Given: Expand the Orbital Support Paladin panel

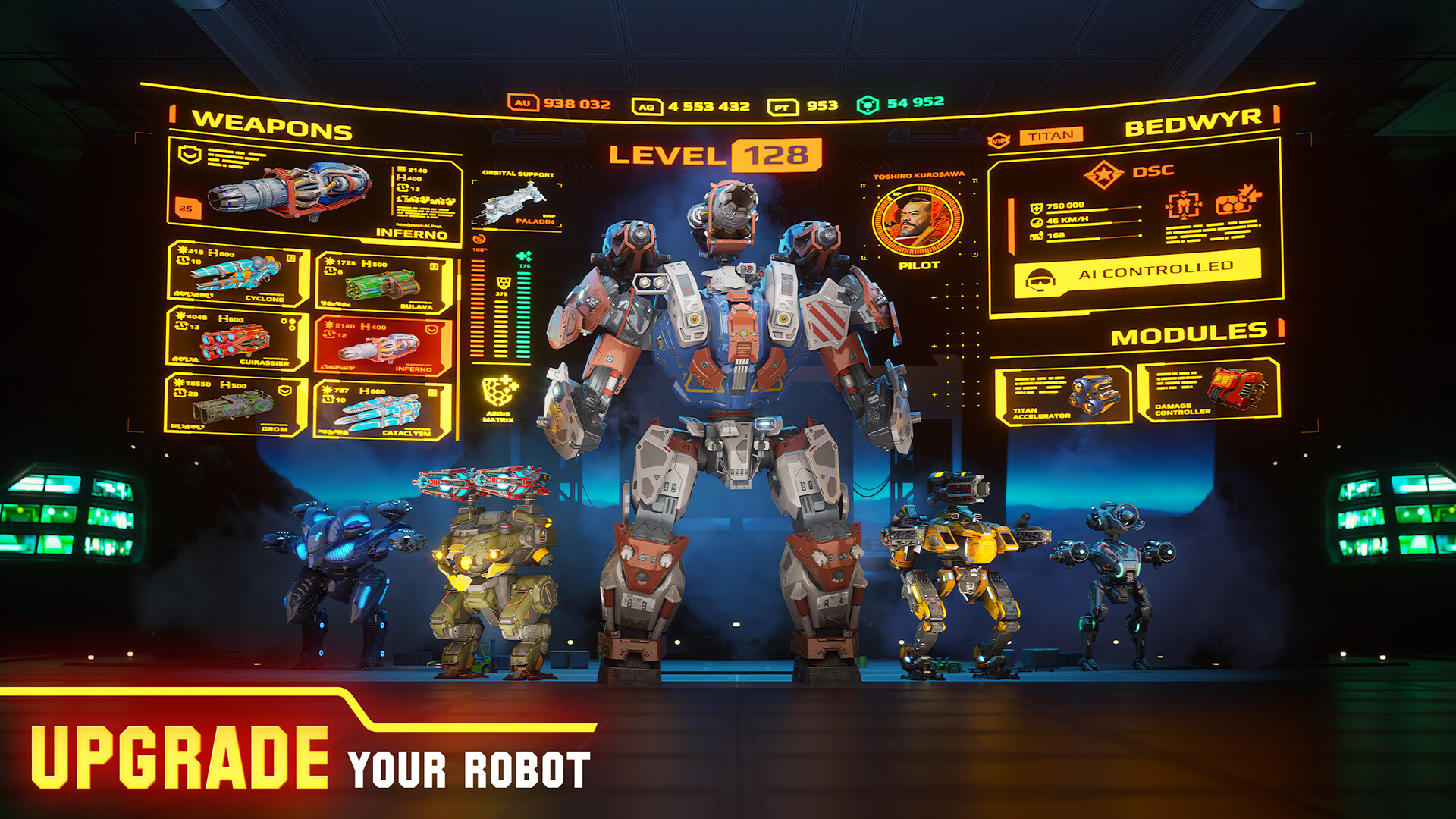Looking at the screenshot, I should click(516, 201).
